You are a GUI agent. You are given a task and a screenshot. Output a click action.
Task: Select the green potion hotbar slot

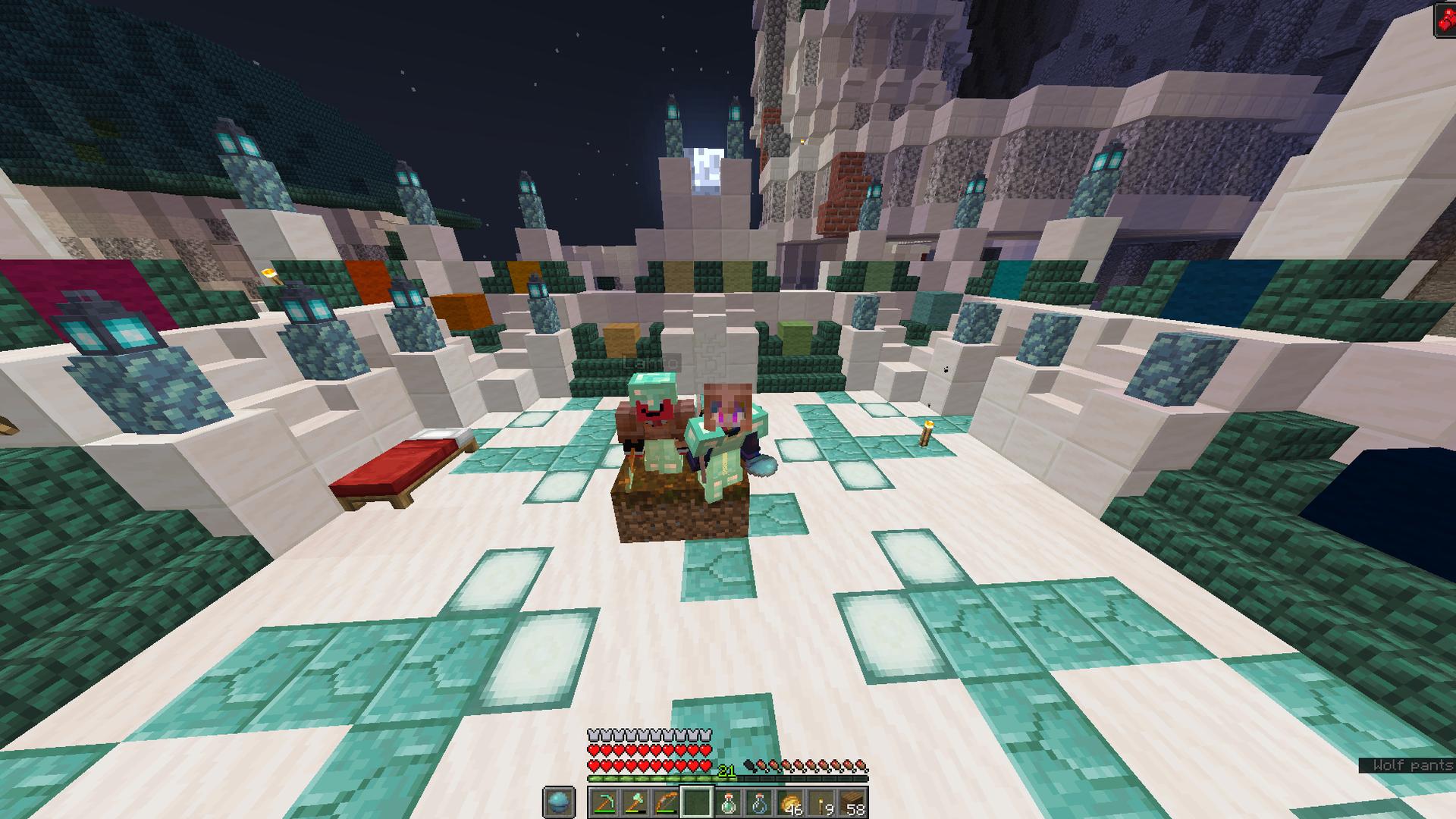(x=728, y=802)
